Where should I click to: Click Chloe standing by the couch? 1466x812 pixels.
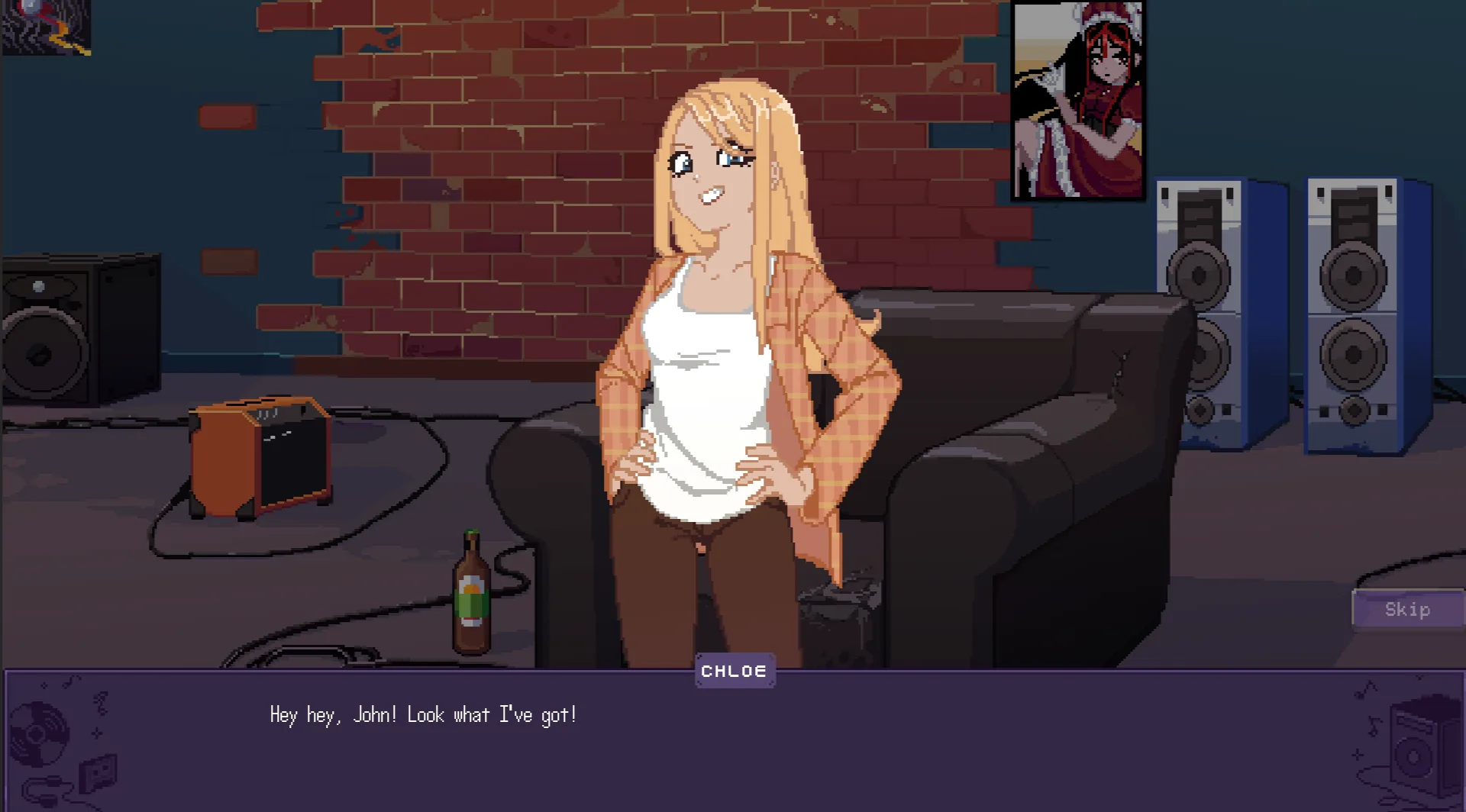coord(725,343)
